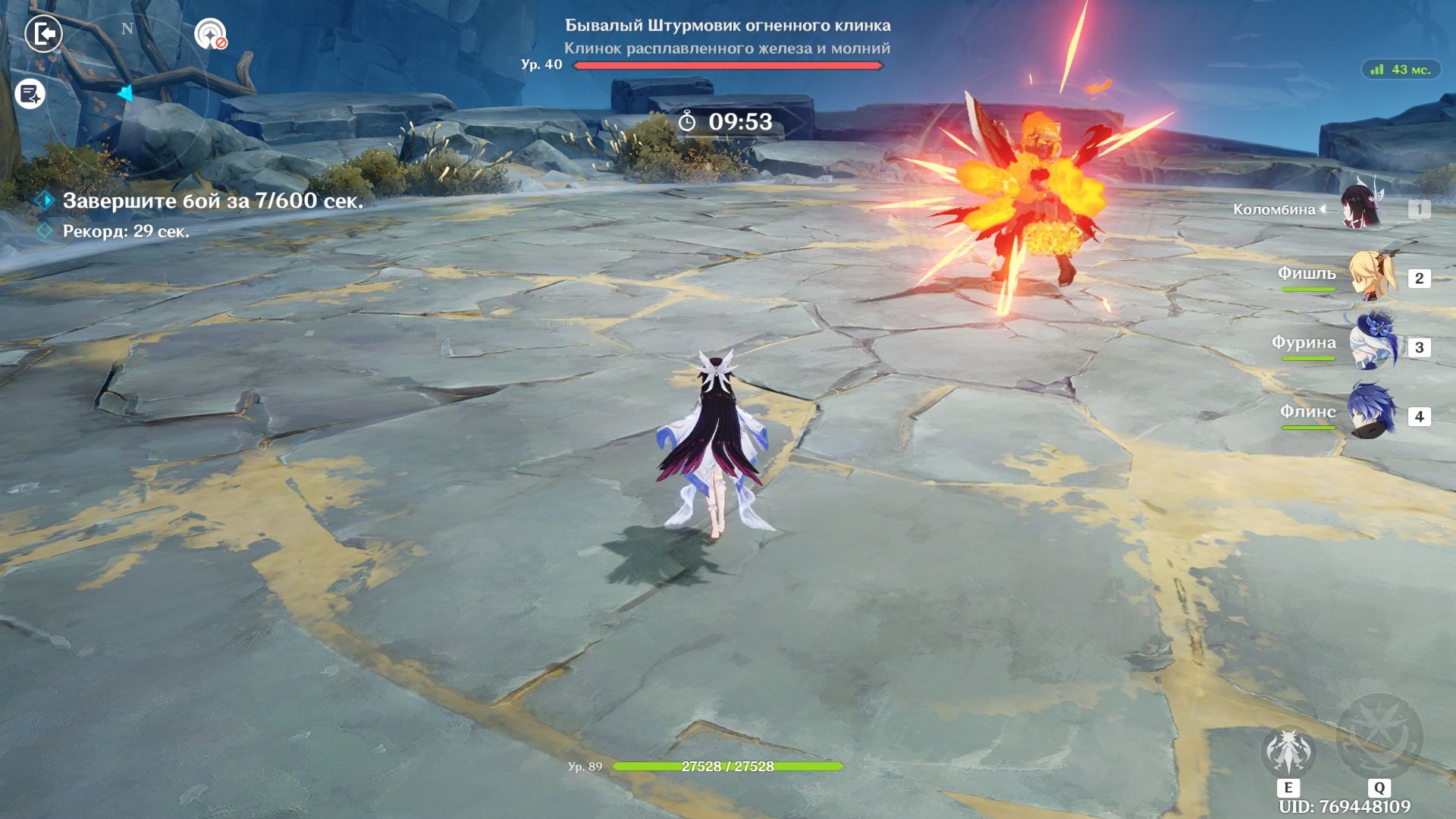1456x819 pixels.
Task: Switch to Flins in party list
Action: pyautogui.click(x=1371, y=415)
